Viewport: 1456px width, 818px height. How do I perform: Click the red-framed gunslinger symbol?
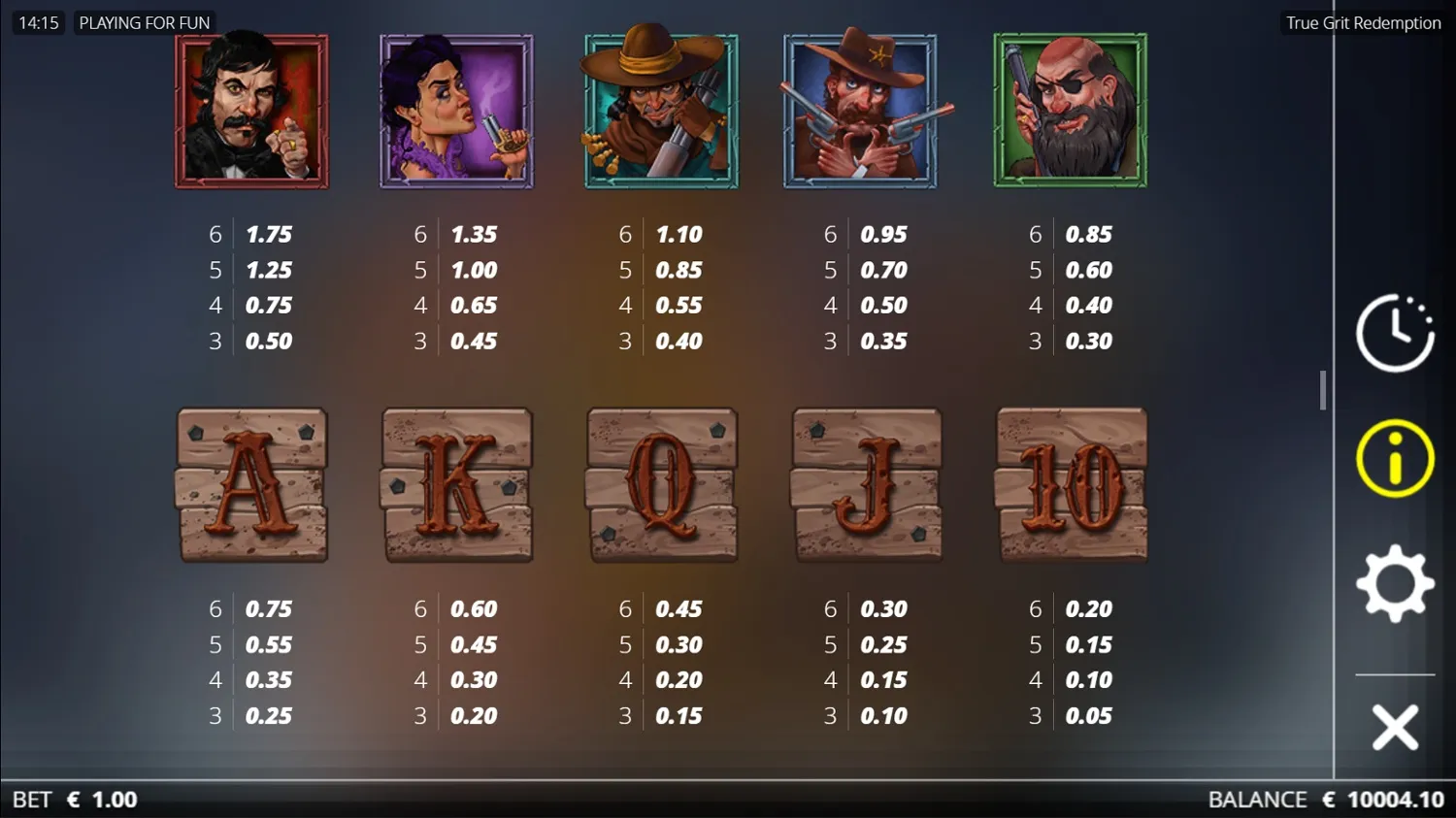pos(251,110)
